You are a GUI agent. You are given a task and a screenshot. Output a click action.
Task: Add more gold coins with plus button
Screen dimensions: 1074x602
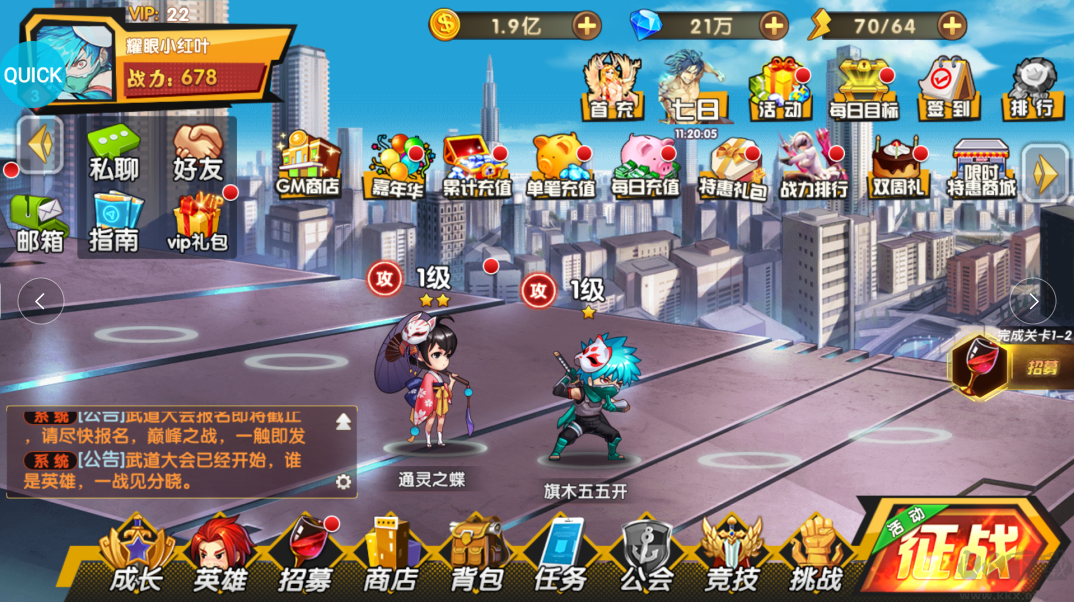point(587,26)
